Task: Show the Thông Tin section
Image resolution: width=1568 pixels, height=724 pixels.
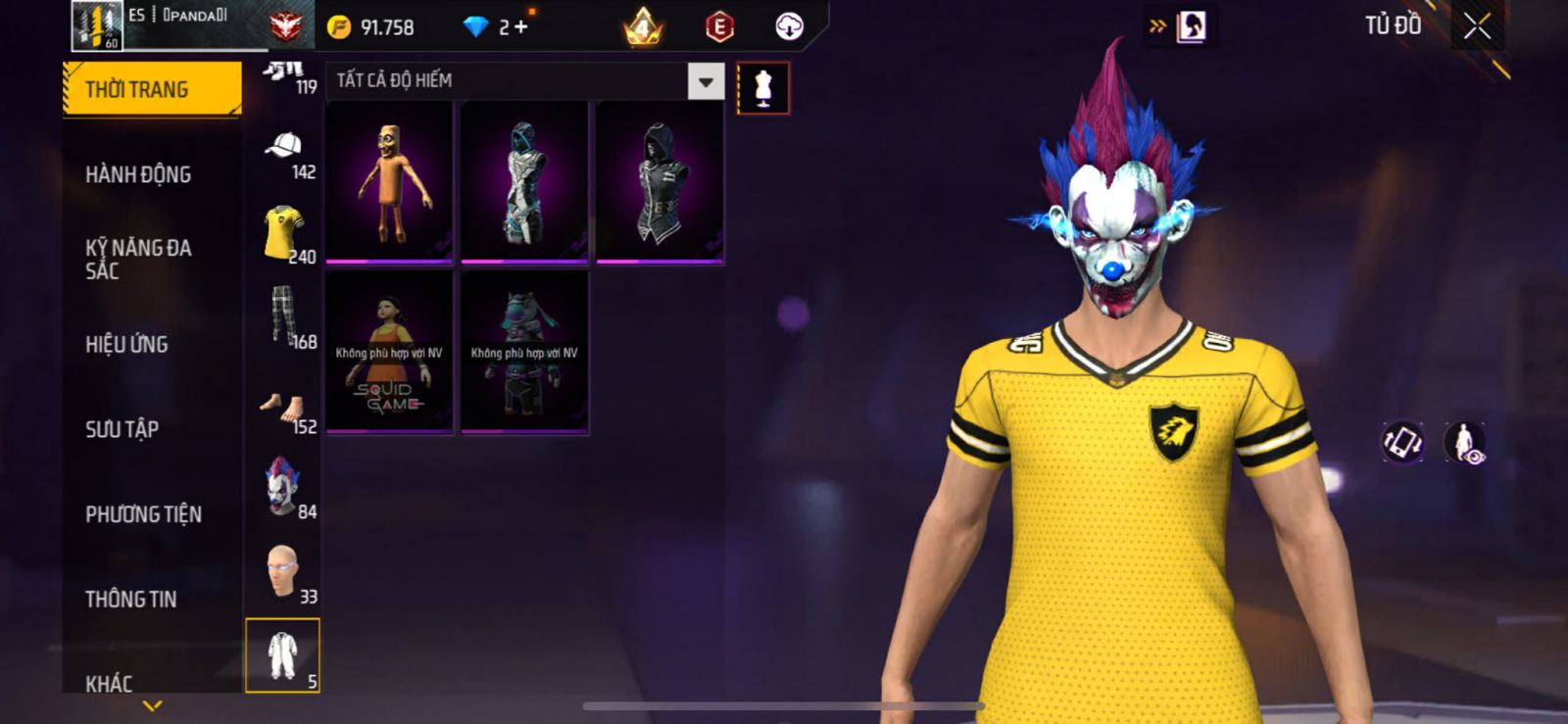Action: click(130, 599)
